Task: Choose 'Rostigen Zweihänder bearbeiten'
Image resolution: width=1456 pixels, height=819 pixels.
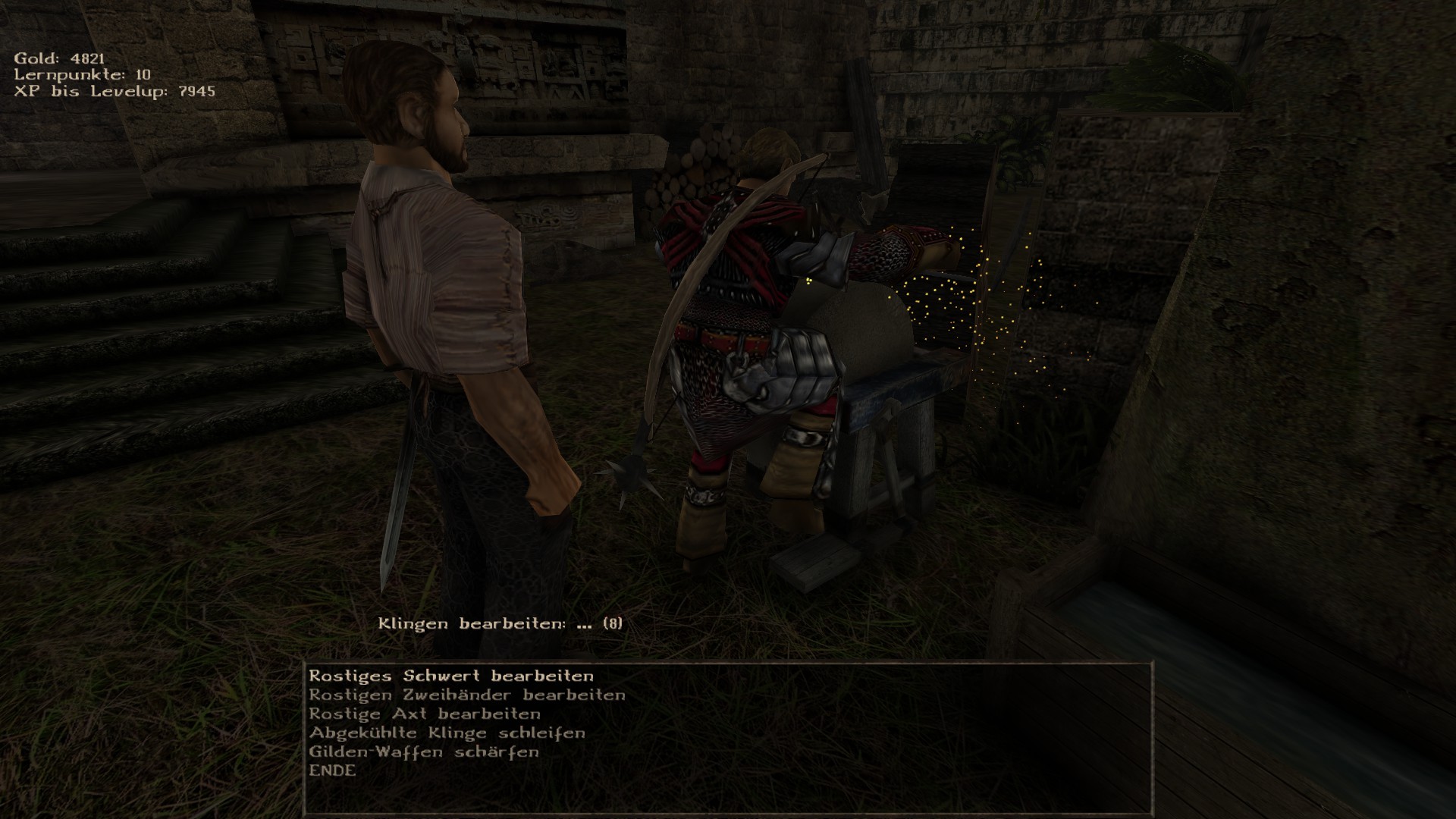Action: pos(467,695)
